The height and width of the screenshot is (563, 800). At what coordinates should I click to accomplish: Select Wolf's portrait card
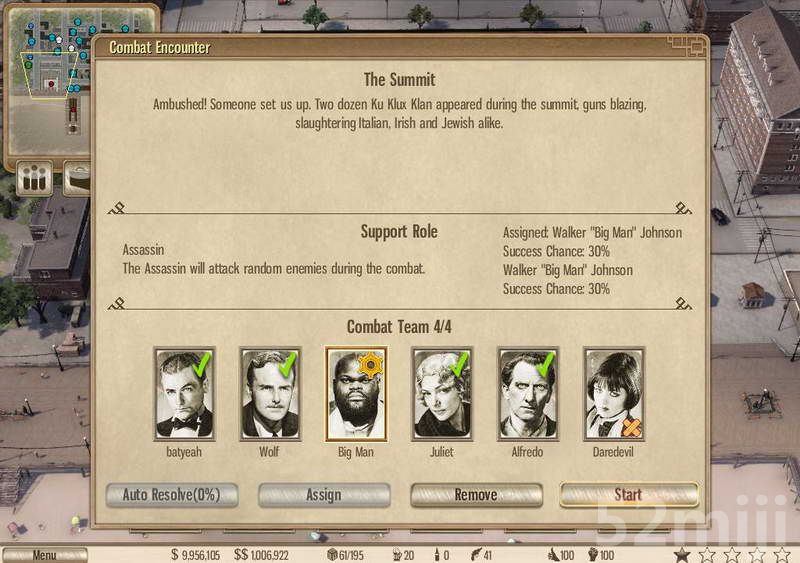coord(270,394)
